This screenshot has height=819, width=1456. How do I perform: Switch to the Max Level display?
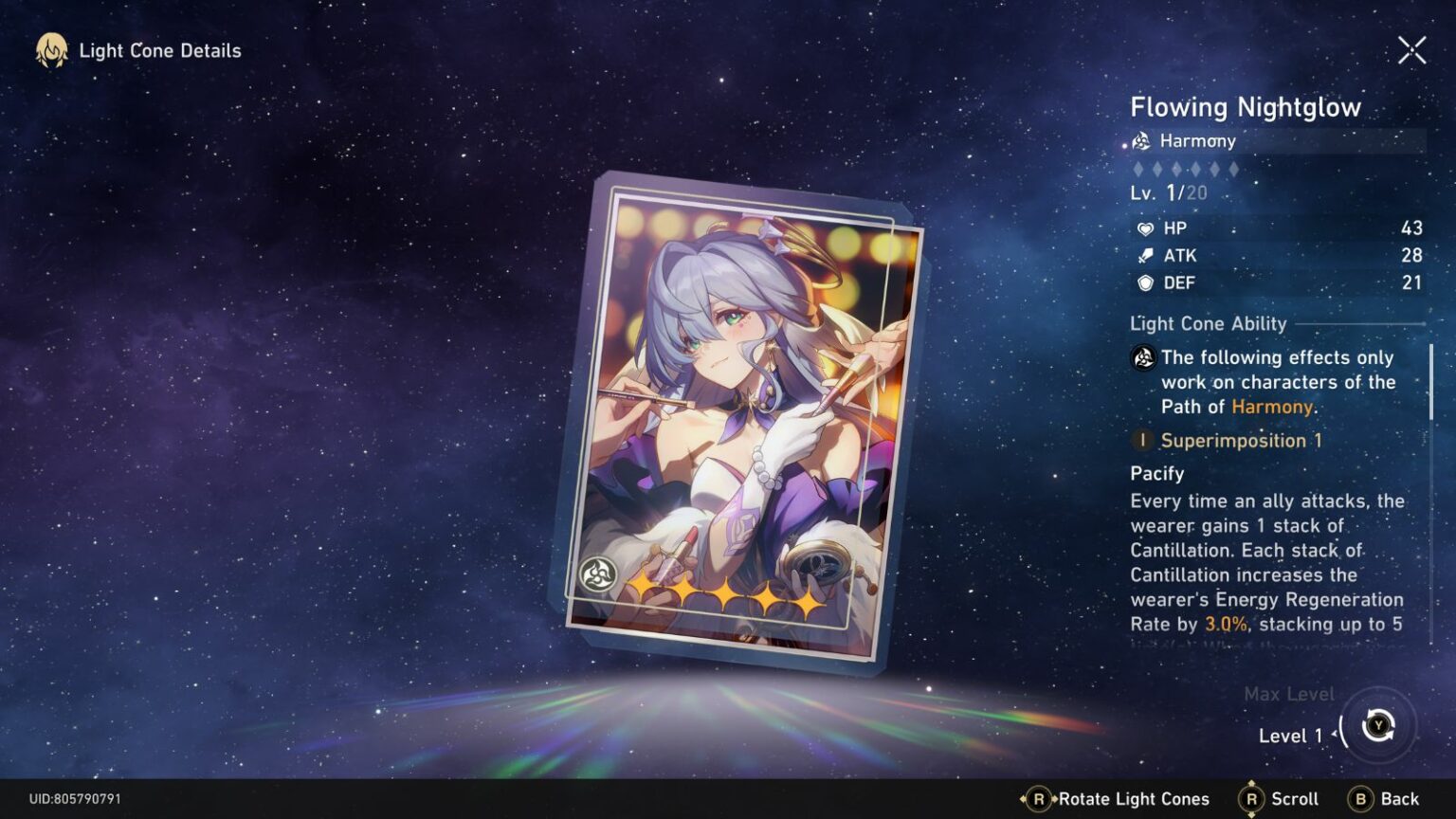point(1289,694)
